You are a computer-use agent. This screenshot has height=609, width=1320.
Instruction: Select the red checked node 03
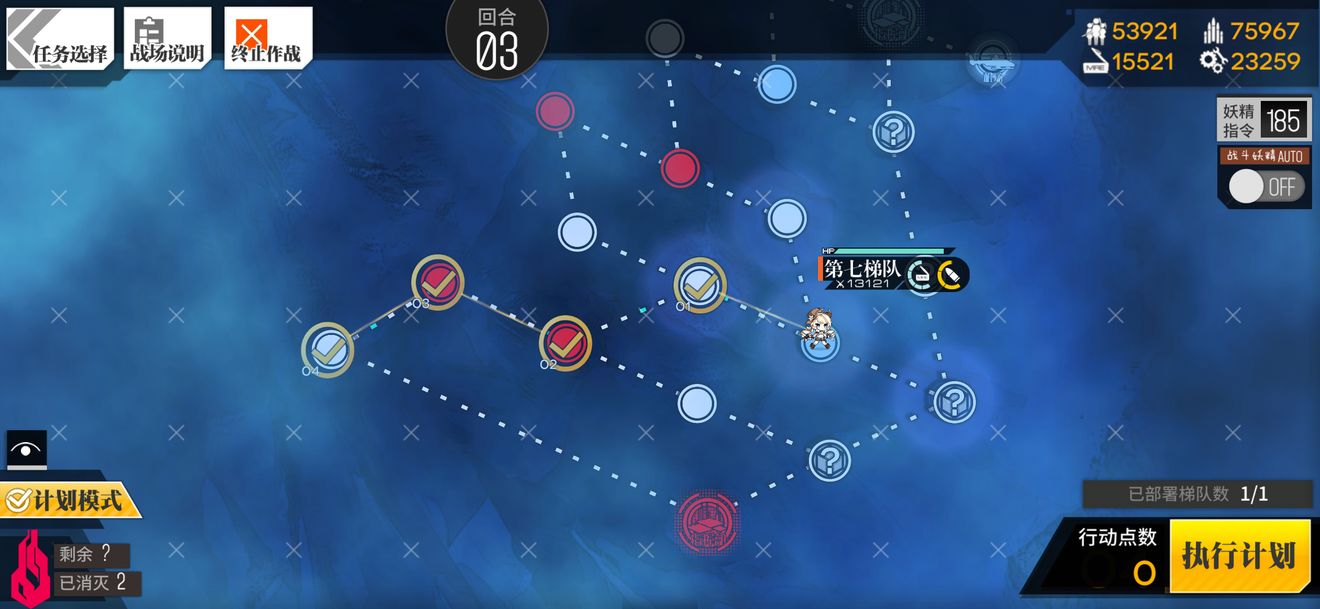coord(438,282)
